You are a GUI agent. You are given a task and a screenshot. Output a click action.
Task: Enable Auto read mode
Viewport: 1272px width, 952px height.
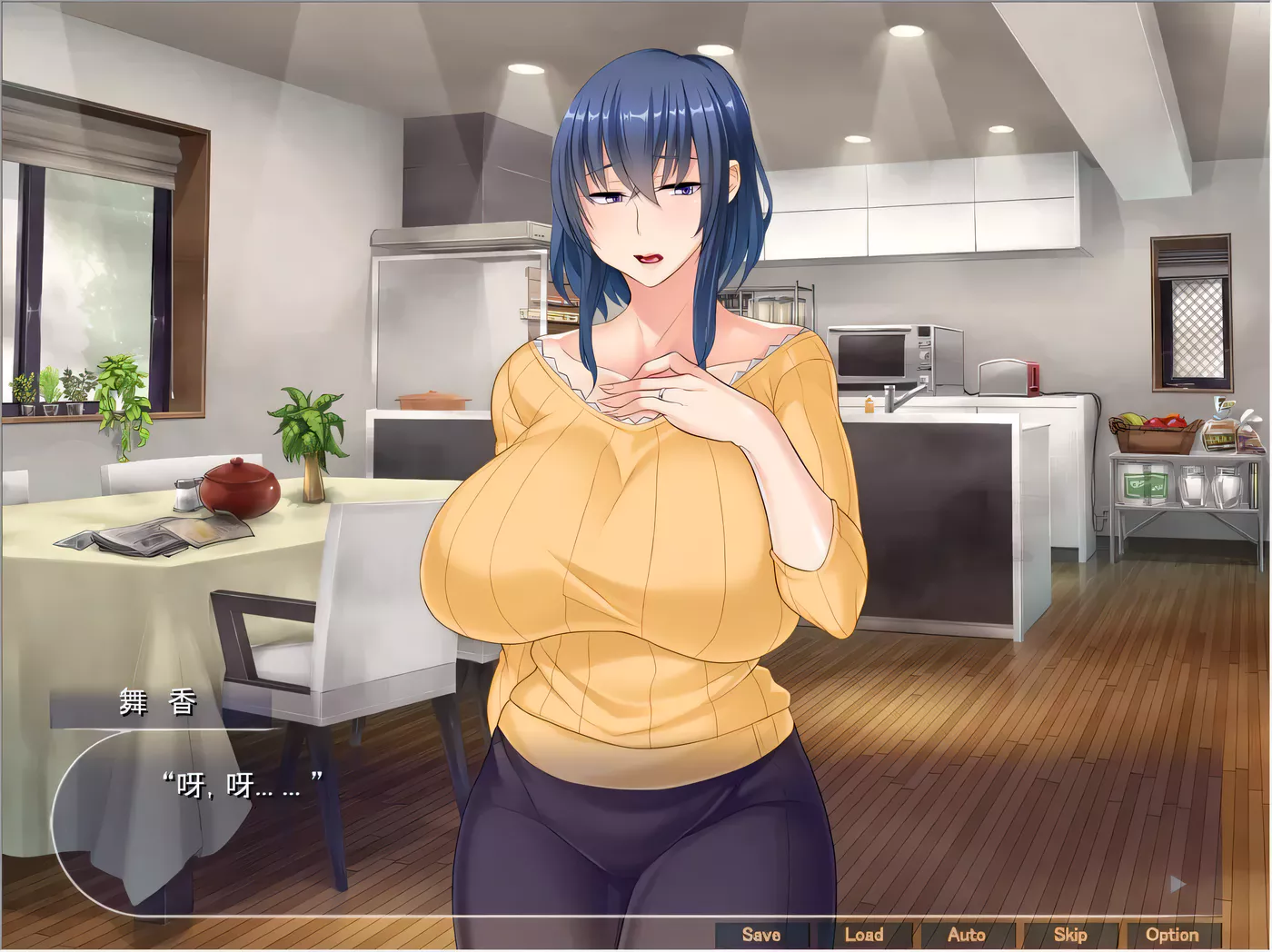click(968, 934)
